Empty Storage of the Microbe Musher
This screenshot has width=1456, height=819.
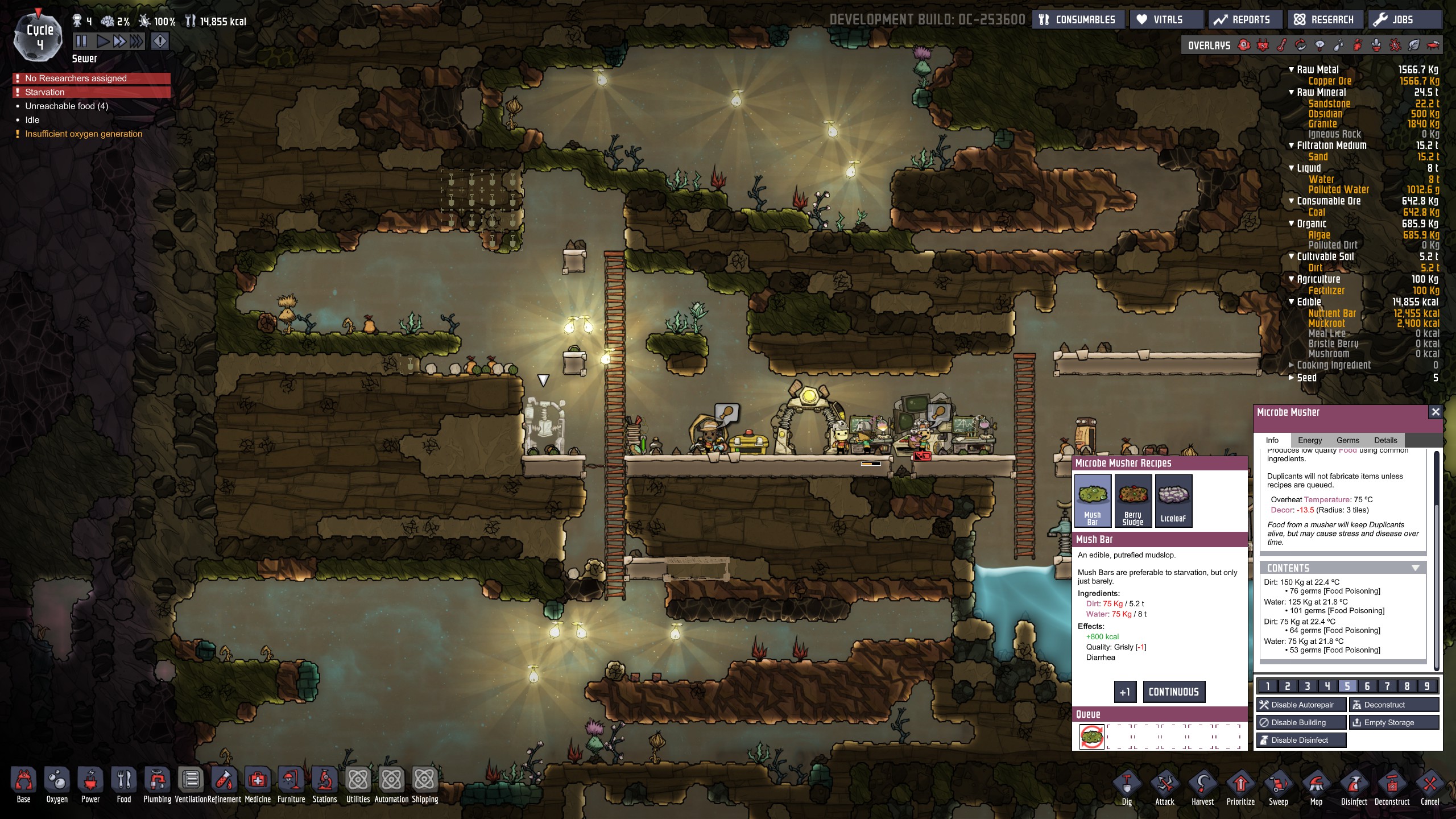1393,722
